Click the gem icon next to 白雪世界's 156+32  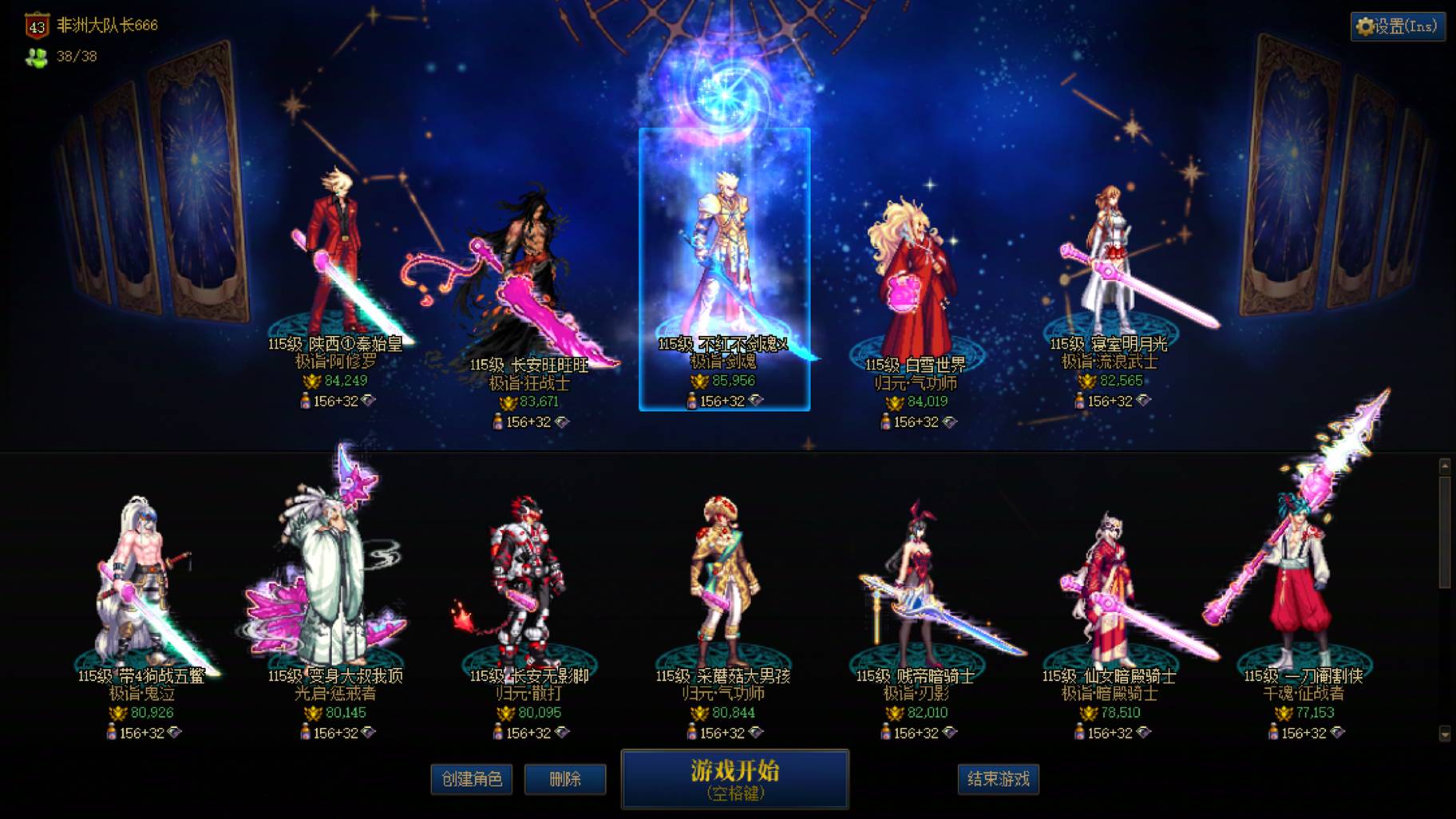click(x=949, y=422)
